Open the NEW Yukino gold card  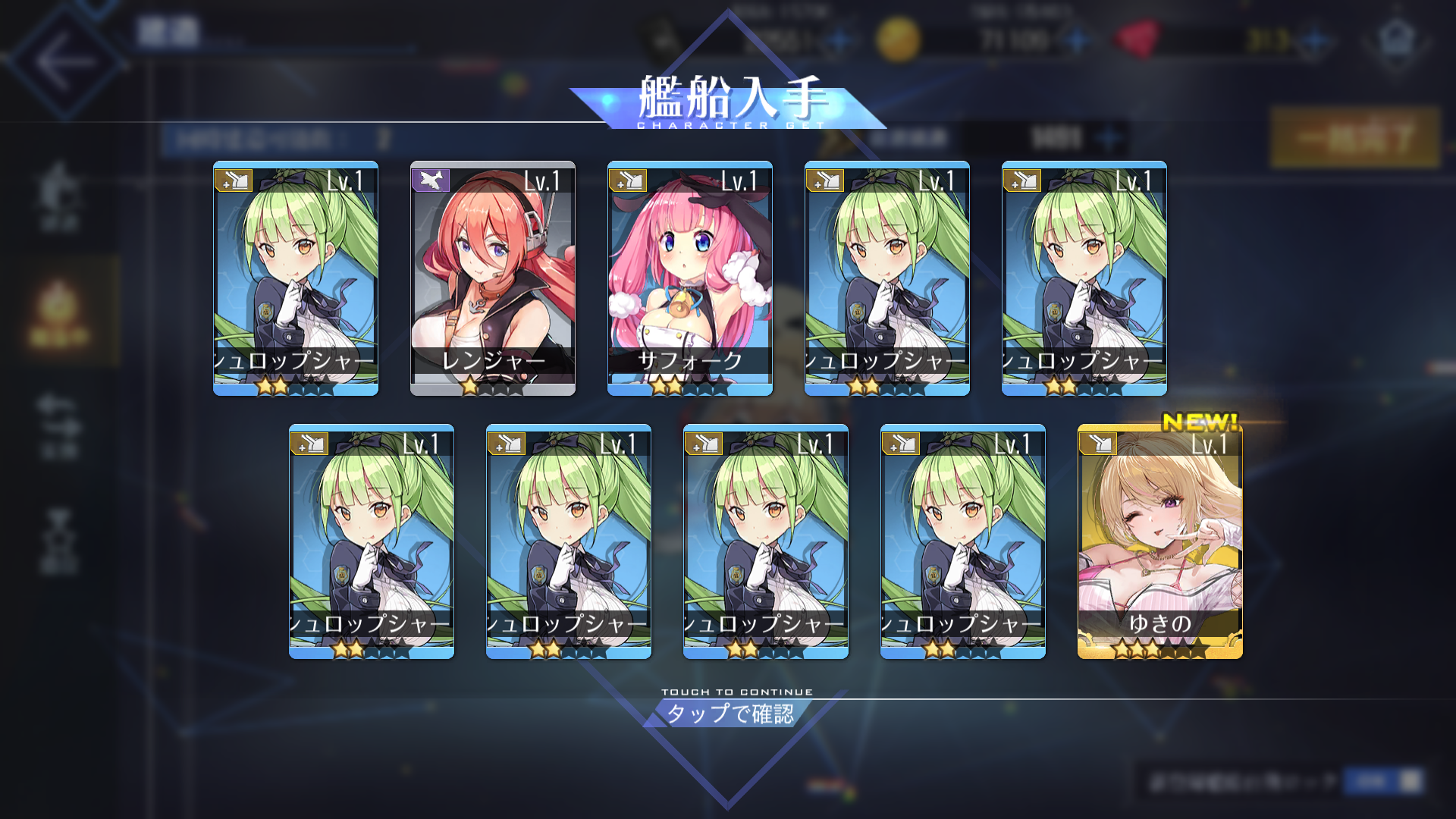[x=1159, y=541]
